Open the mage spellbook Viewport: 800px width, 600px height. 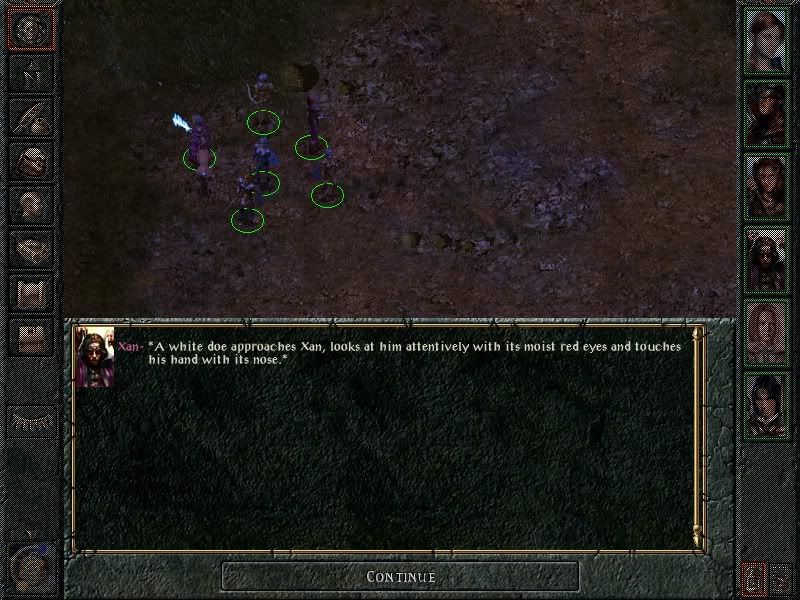pyautogui.click(x=30, y=249)
